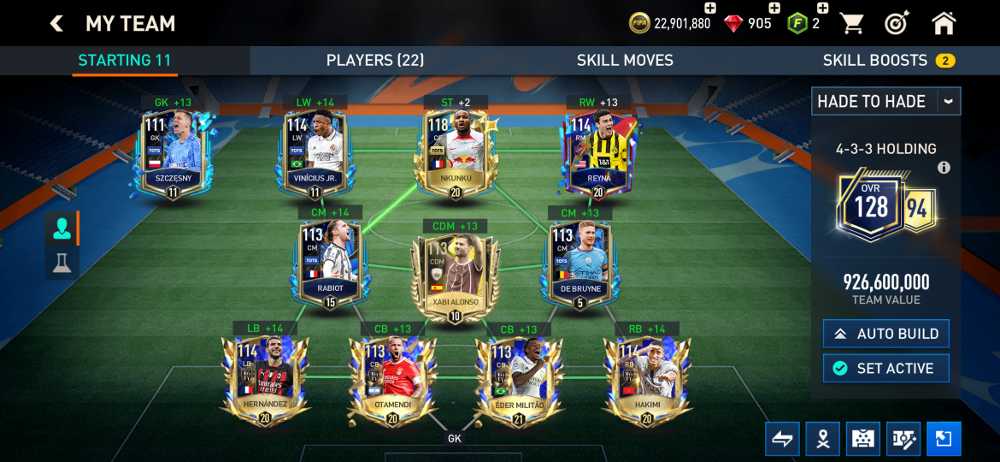Switch to the chemistry flask view
Screen dimensions: 1000x462
pos(62,262)
